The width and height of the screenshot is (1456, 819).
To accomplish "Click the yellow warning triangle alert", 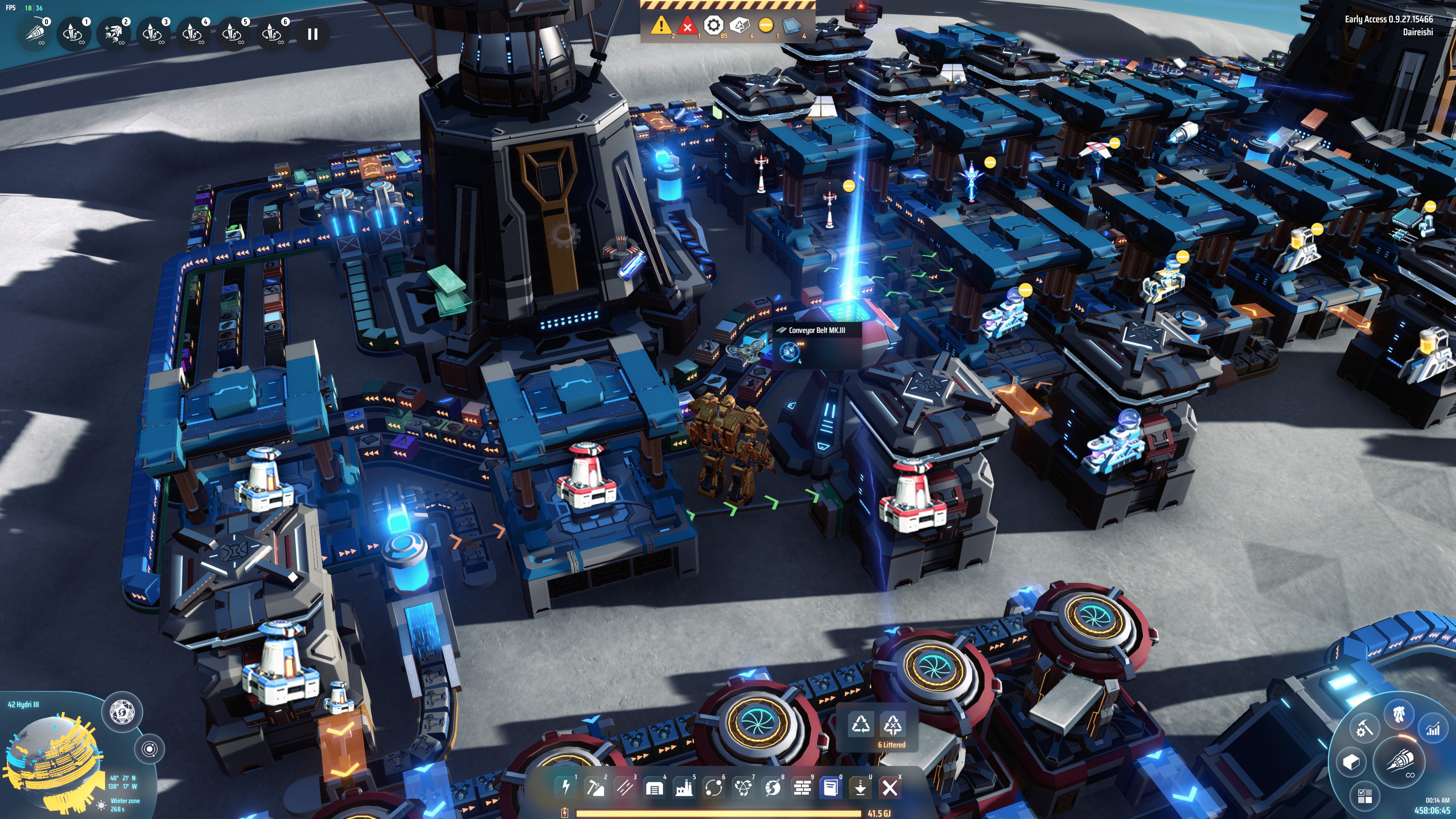I will pos(661,25).
